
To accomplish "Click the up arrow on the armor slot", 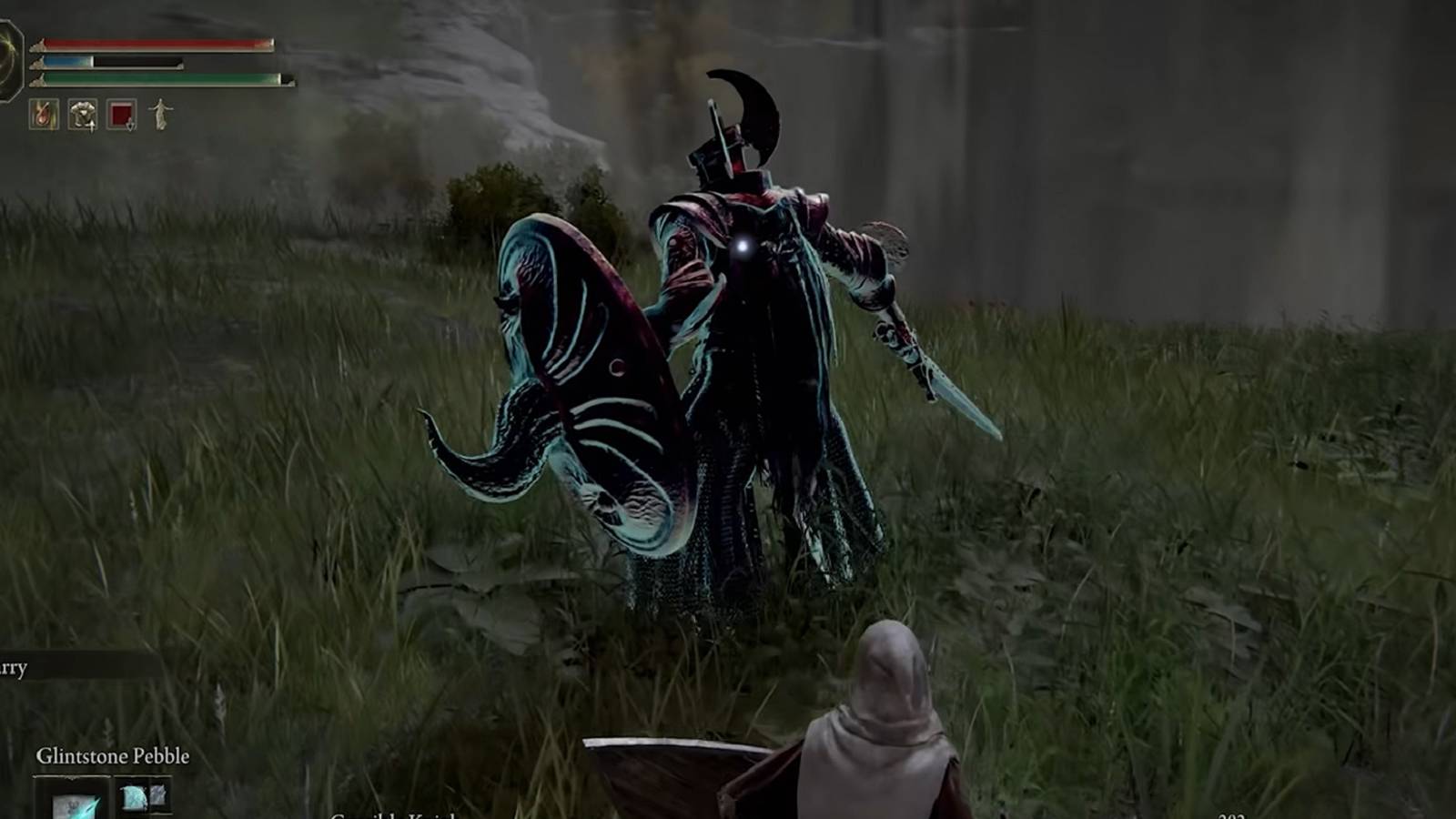I will (92, 126).
